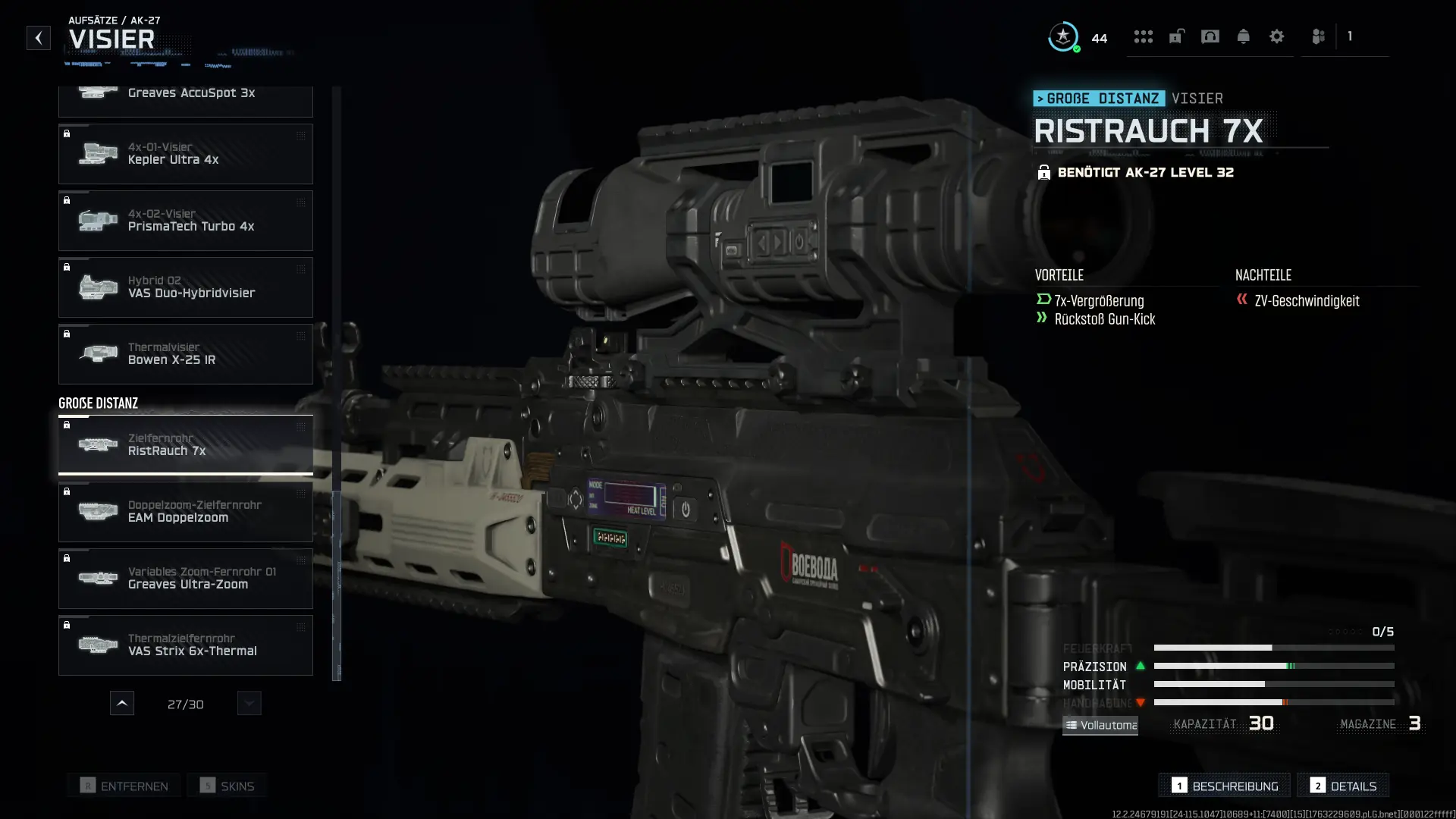Switch to the Details tab
Image resolution: width=1456 pixels, height=819 pixels.
[1343, 786]
